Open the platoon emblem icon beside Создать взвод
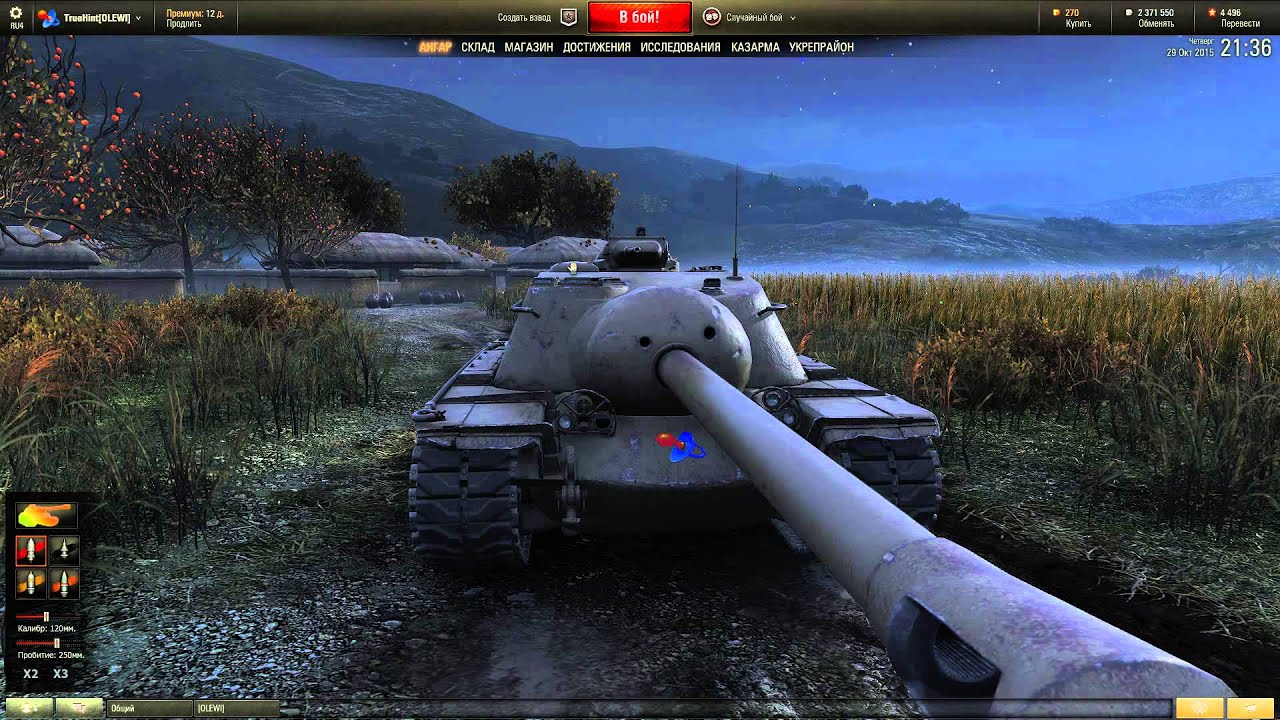This screenshot has height=720, width=1280. click(x=567, y=16)
